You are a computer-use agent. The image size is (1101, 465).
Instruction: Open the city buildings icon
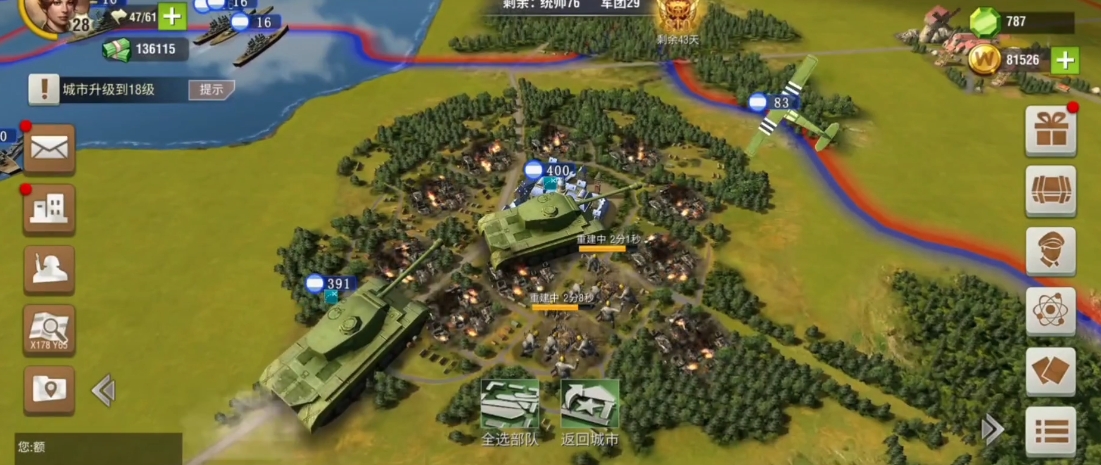pyautogui.click(x=49, y=209)
